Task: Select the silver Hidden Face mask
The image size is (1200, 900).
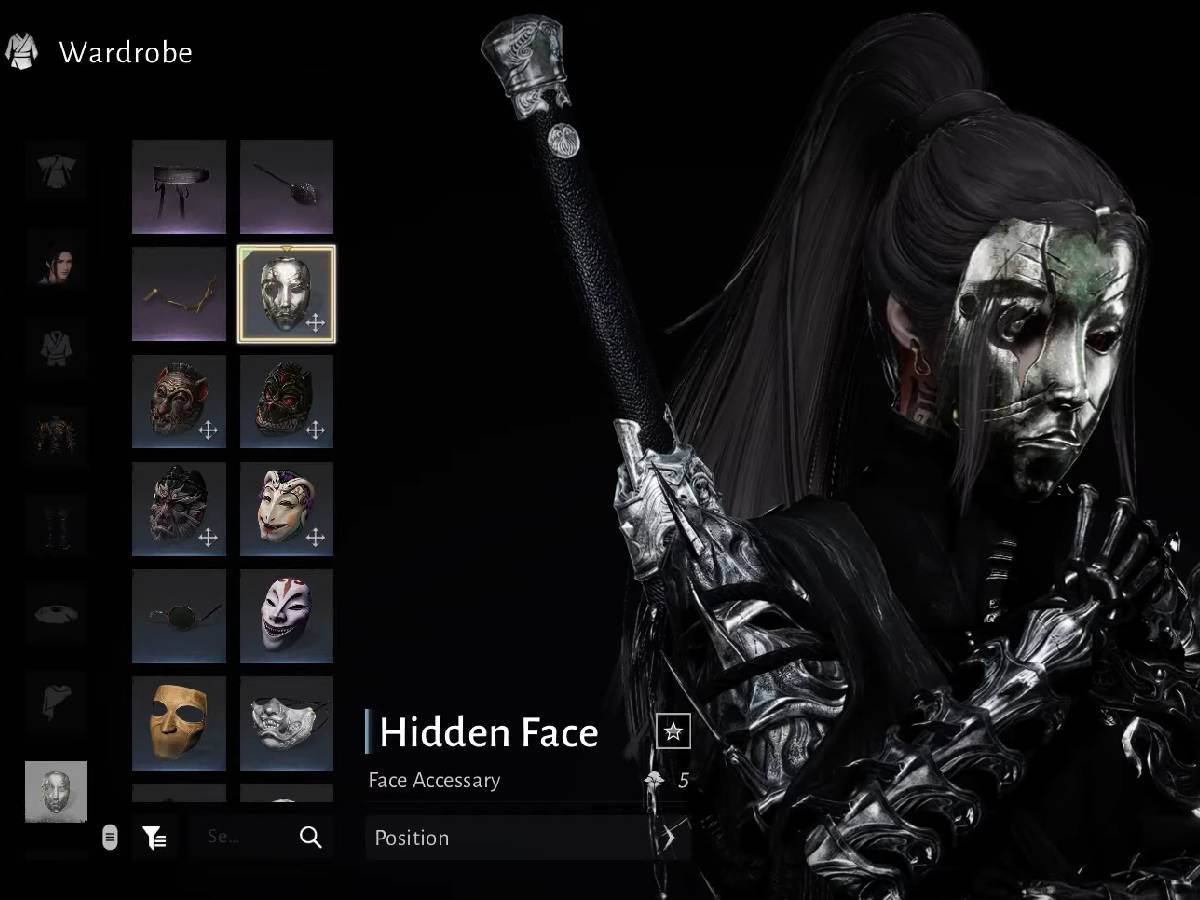Action: [286, 295]
